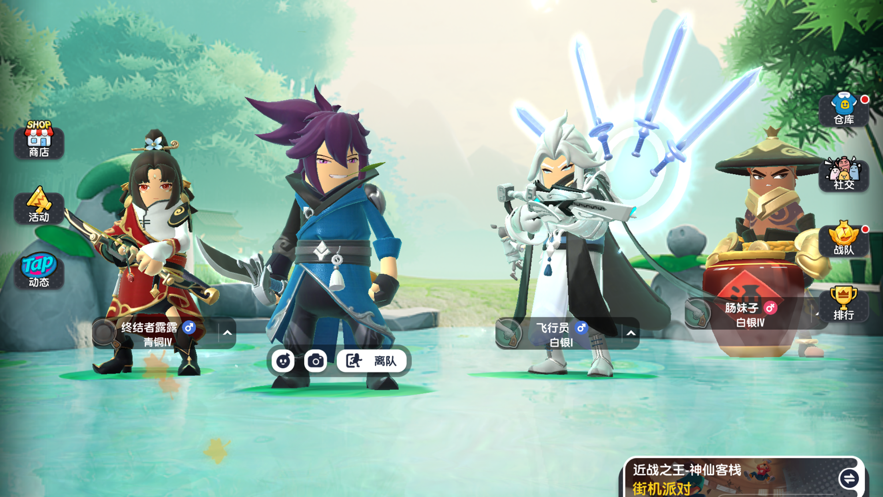Open the 排行 rankings trophy

click(x=844, y=303)
